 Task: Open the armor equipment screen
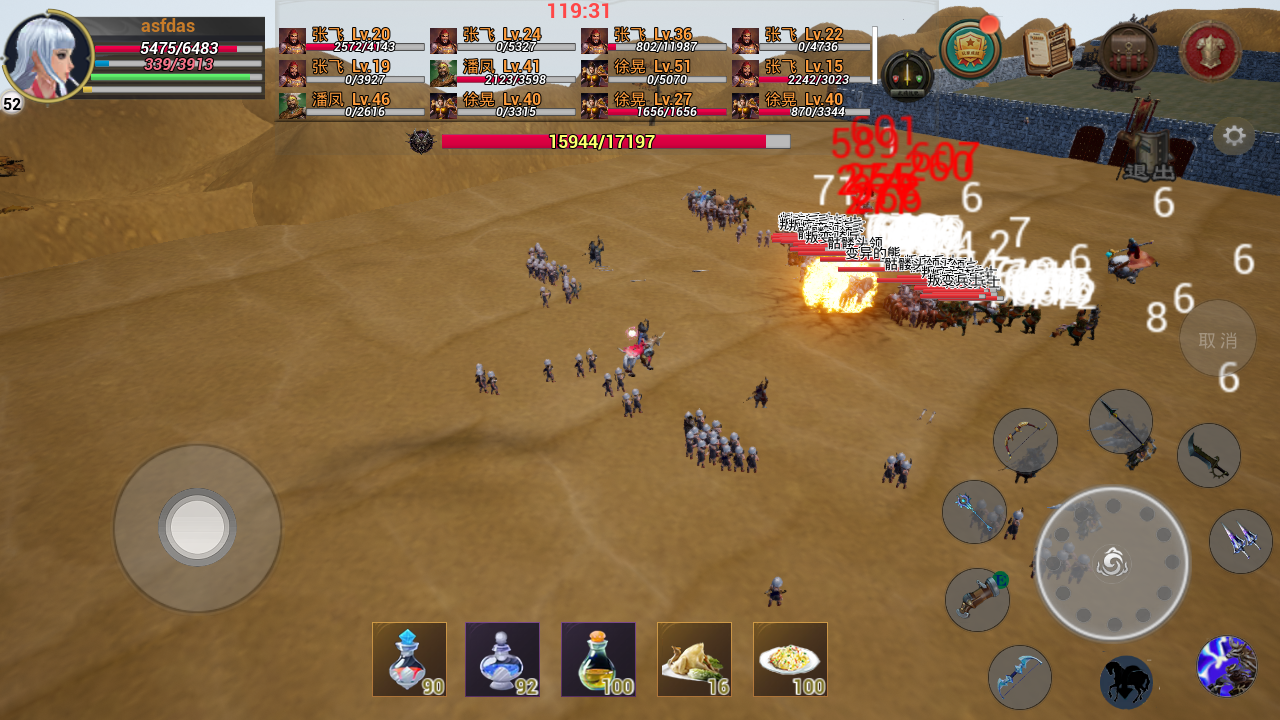coord(1210,50)
